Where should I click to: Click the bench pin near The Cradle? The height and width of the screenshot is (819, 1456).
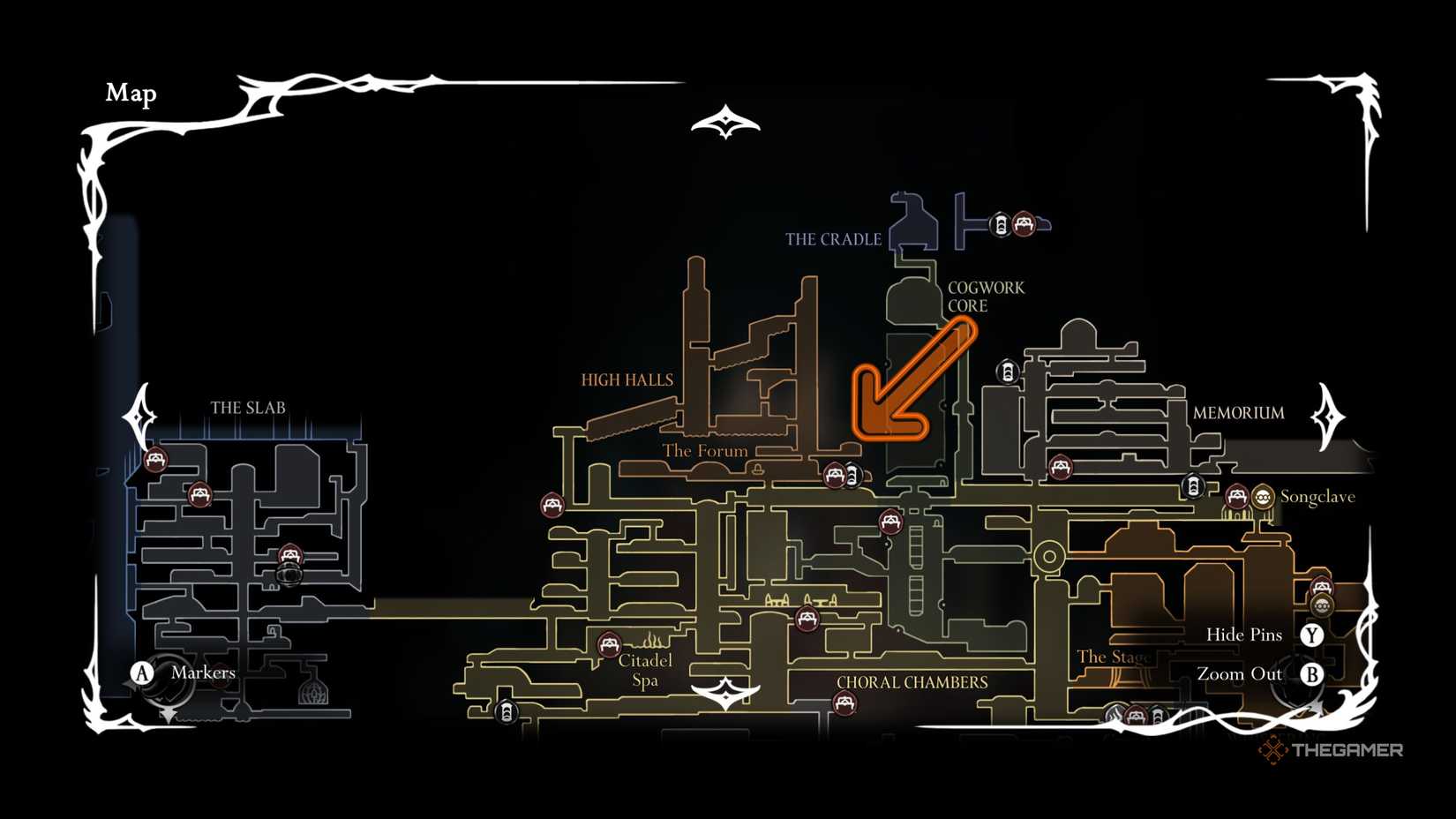click(x=1024, y=224)
